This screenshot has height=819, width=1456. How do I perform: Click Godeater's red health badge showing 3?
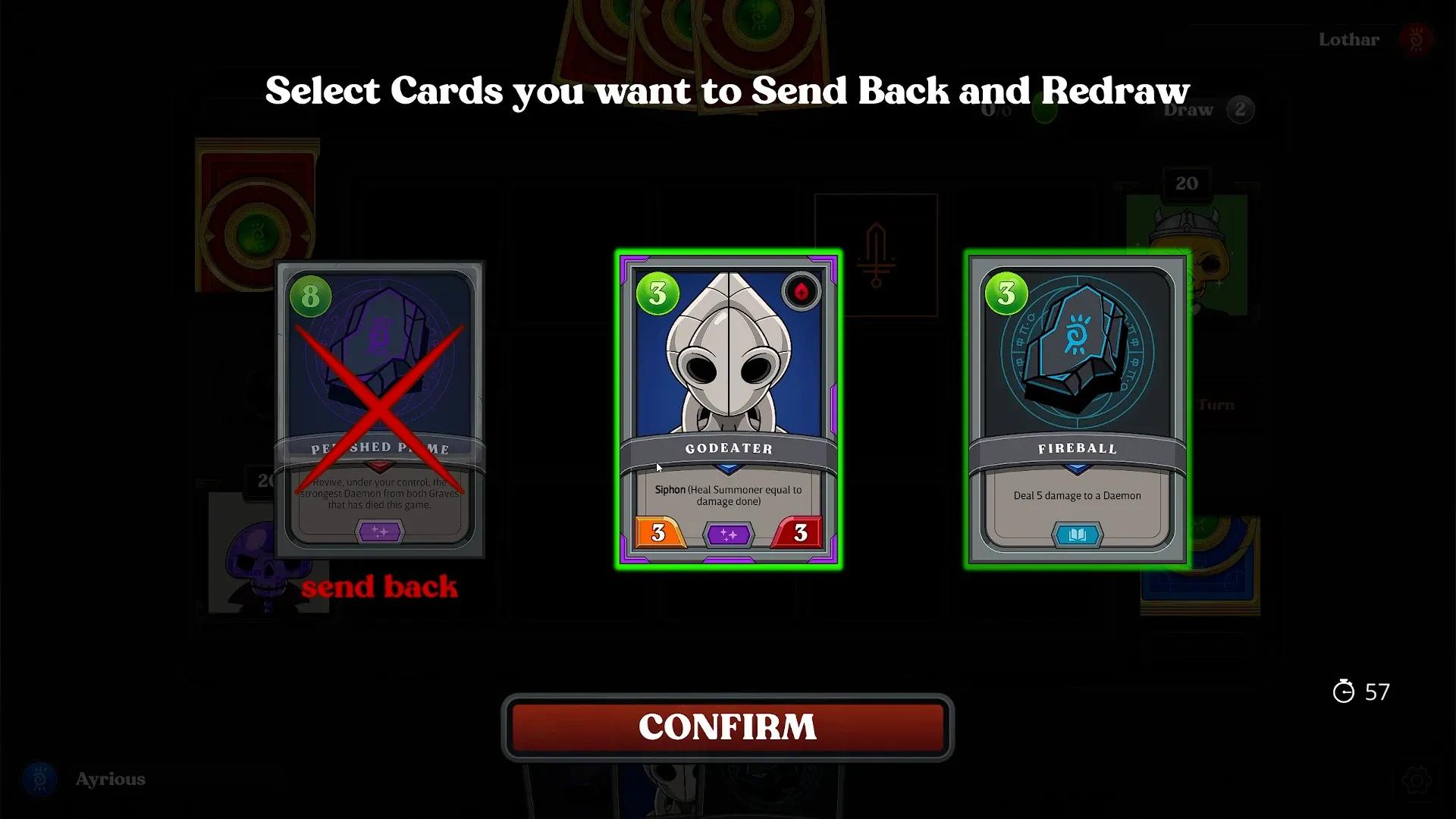(799, 534)
